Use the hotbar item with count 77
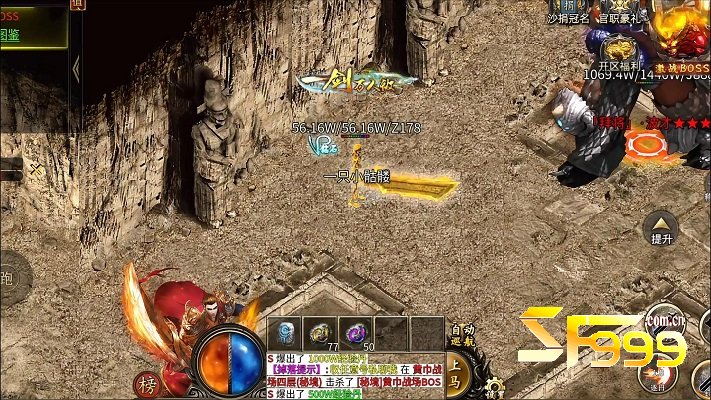 tap(322, 333)
